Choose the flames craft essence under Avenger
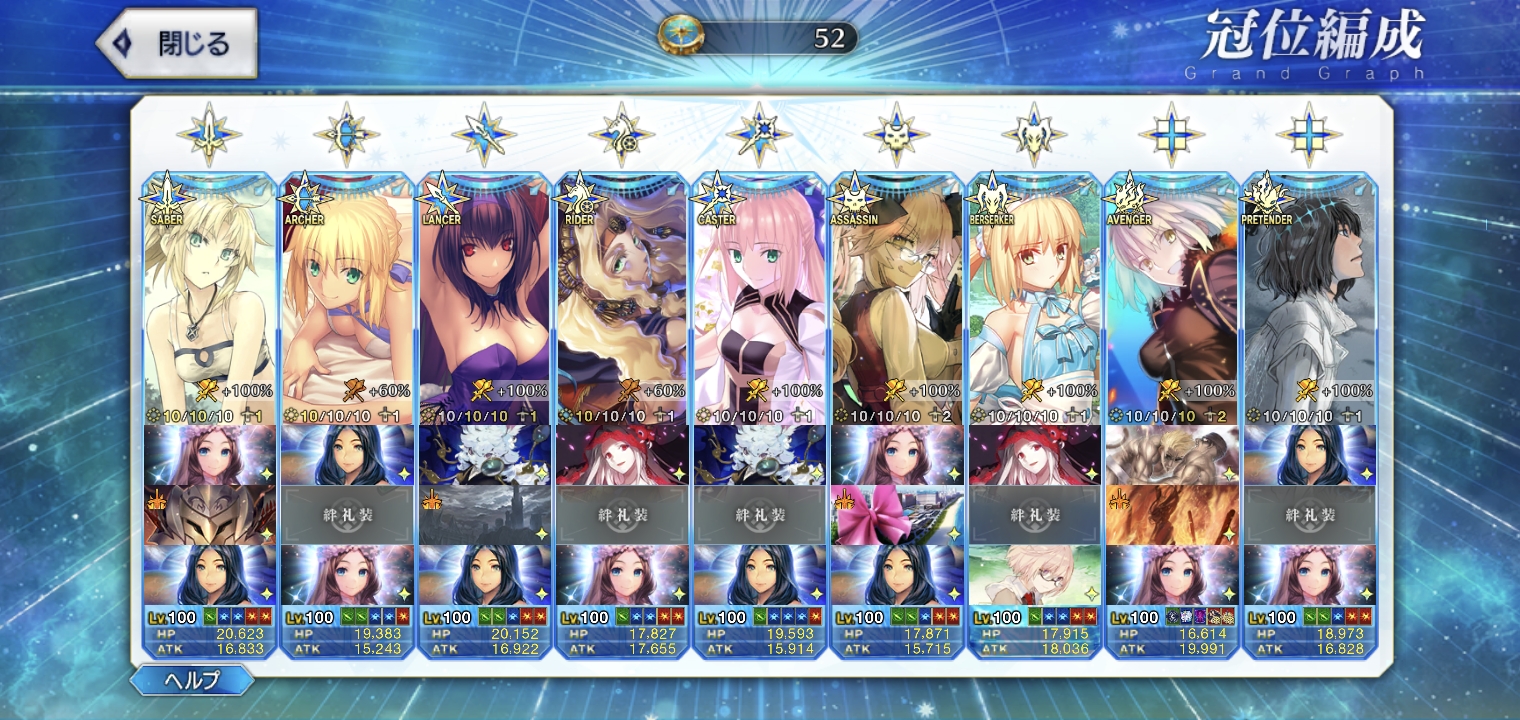The height and width of the screenshot is (720, 1520). [x=1172, y=515]
